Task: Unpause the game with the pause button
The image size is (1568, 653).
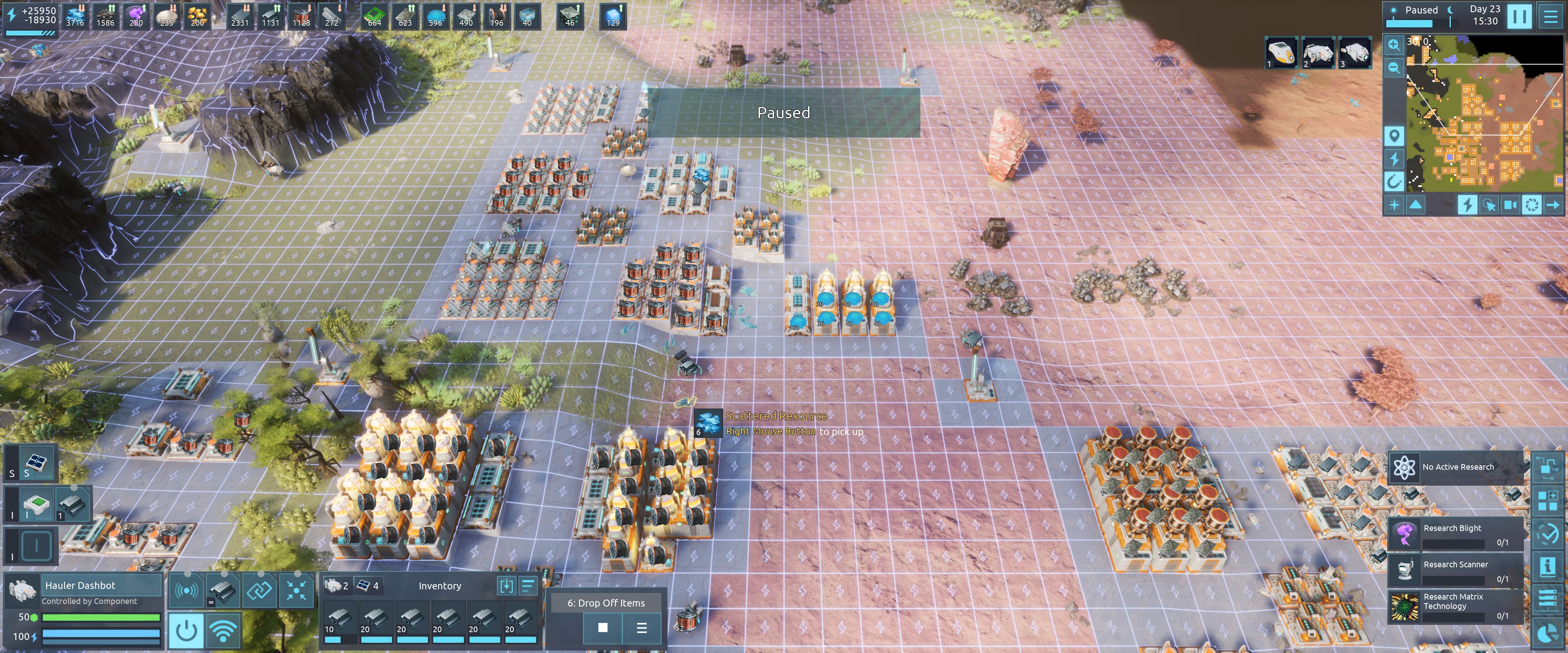Action: (x=1519, y=16)
